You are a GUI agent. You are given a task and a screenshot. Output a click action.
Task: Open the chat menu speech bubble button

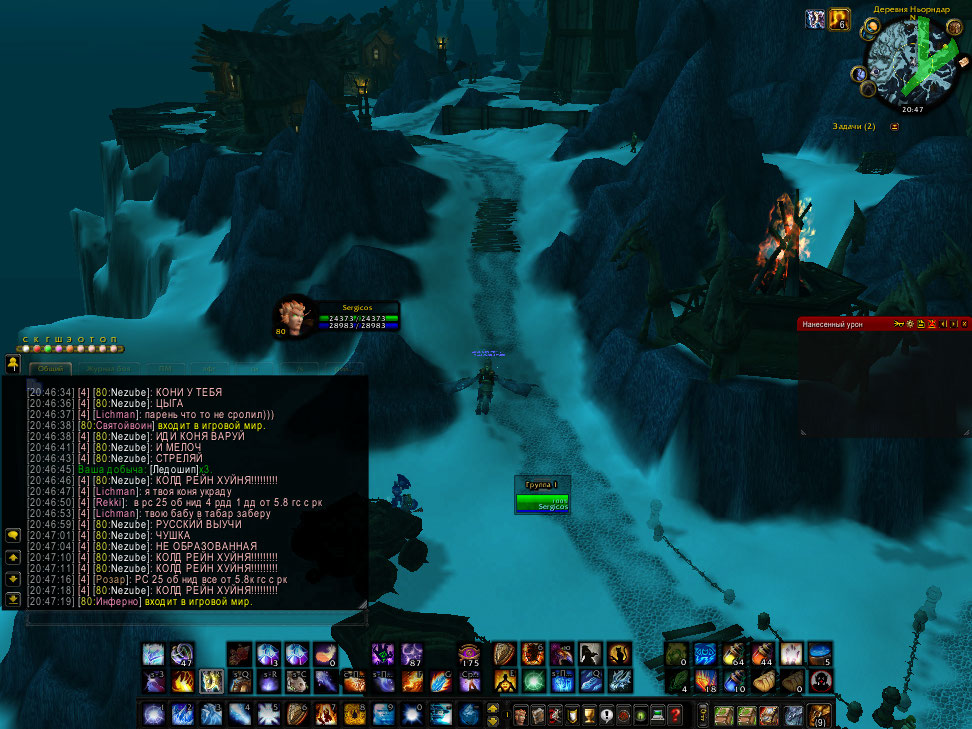[13, 535]
